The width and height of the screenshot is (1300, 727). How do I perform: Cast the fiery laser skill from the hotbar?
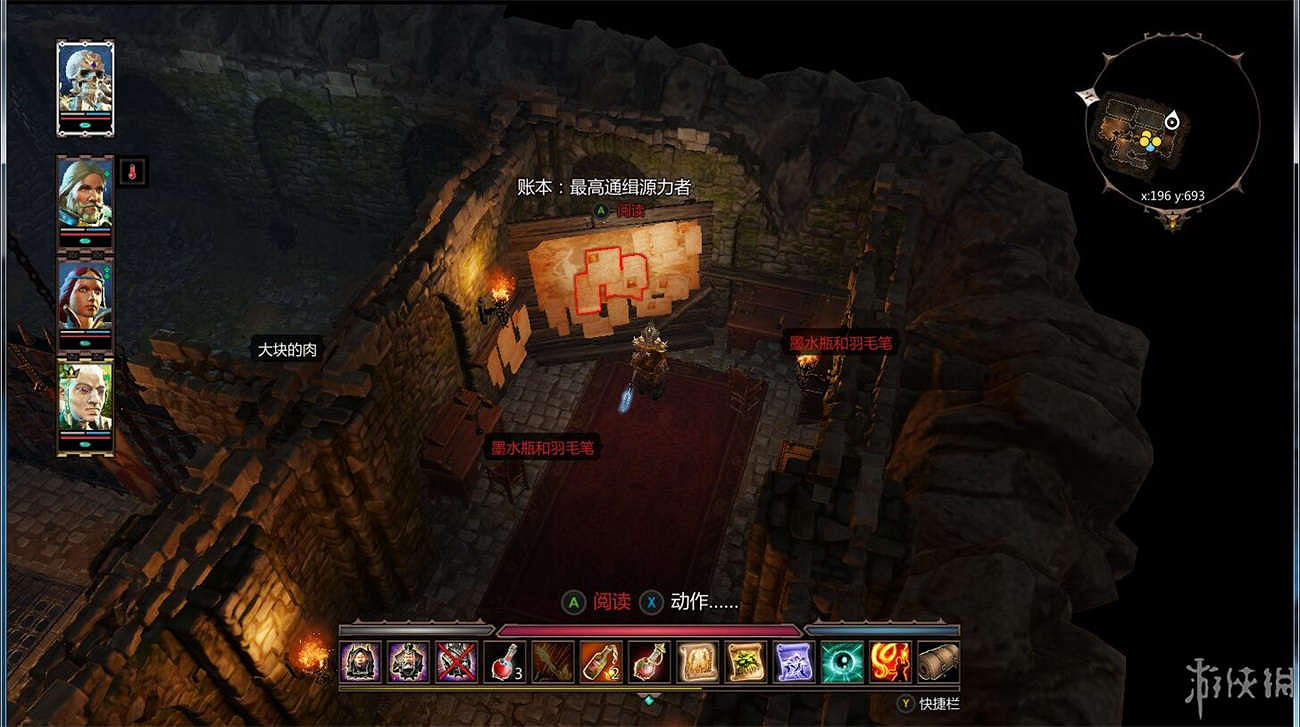coord(890,661)
